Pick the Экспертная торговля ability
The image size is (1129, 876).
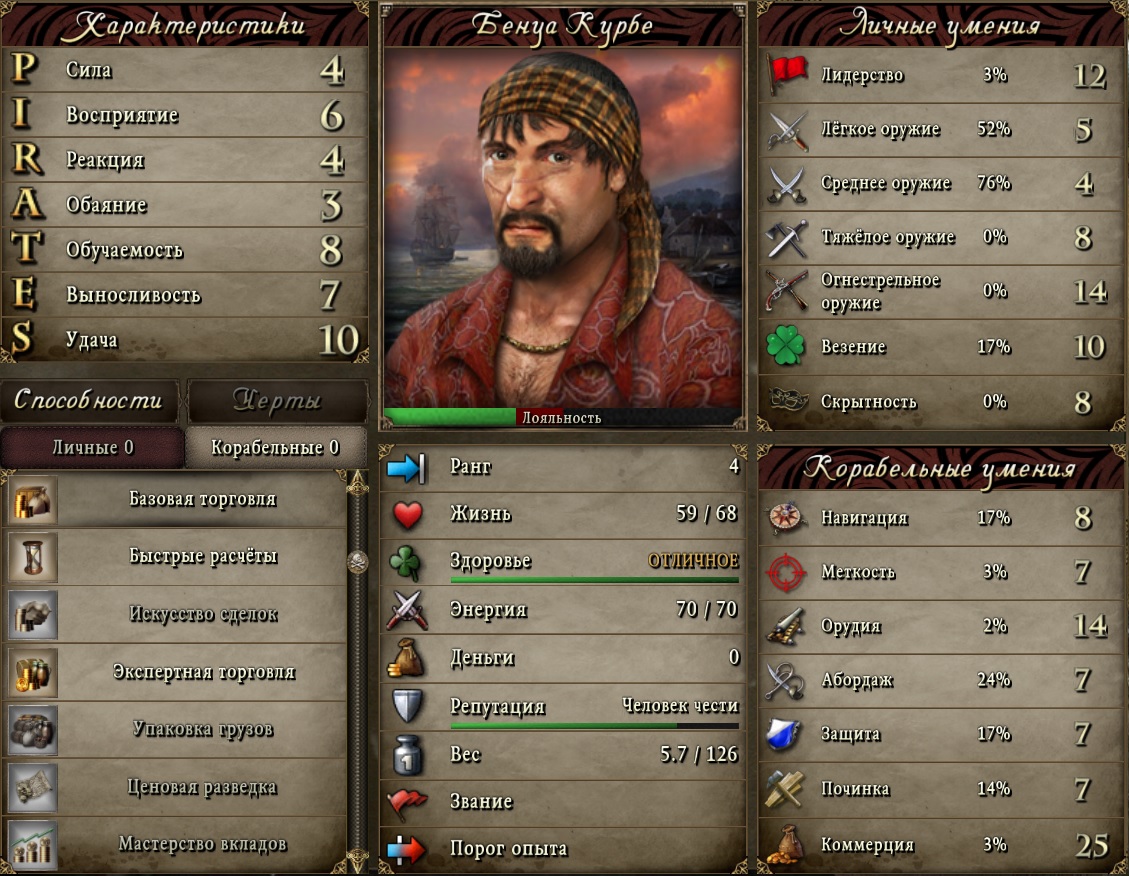pos(202,671)
